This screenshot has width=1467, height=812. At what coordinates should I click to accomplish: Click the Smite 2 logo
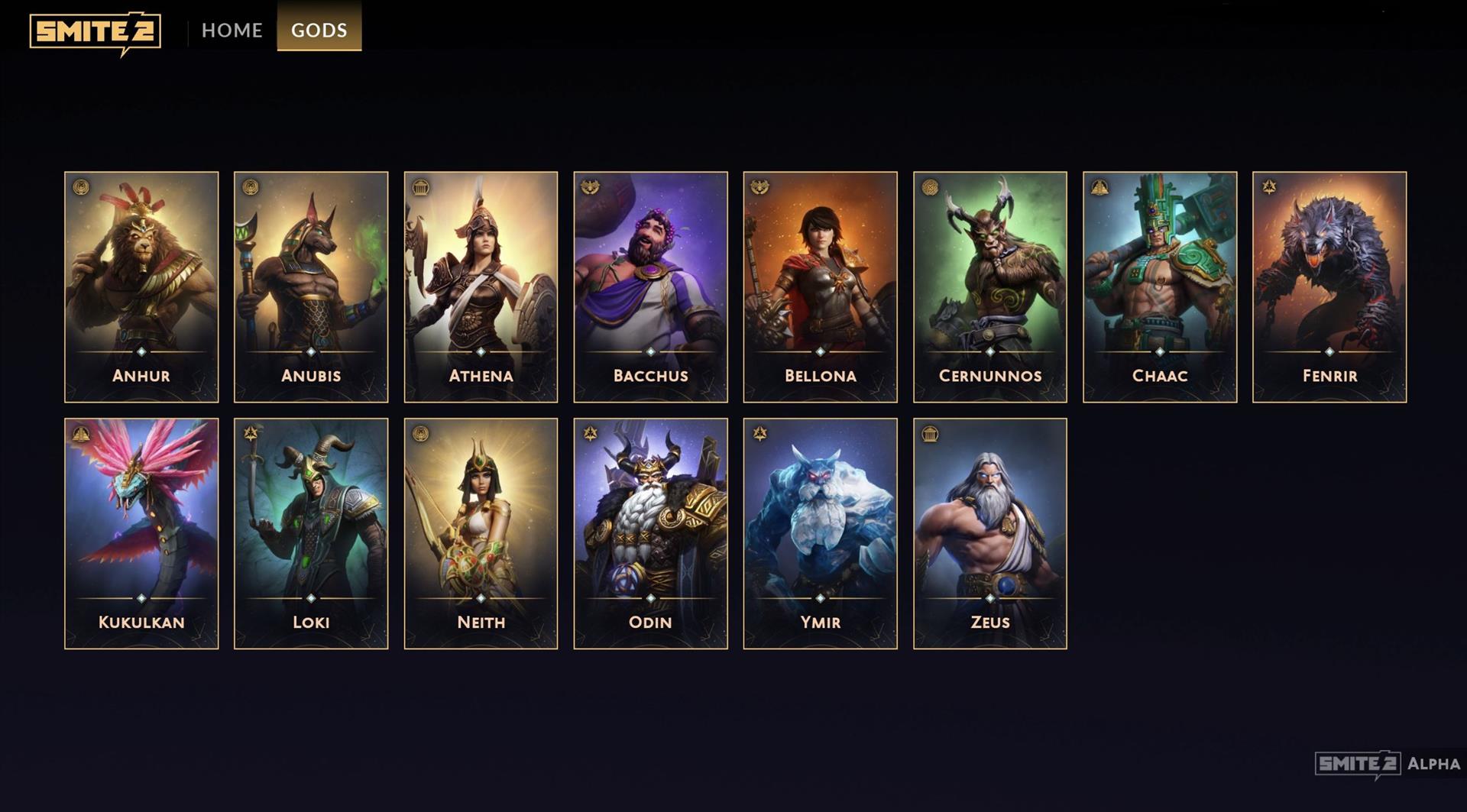tap(96, 32)
